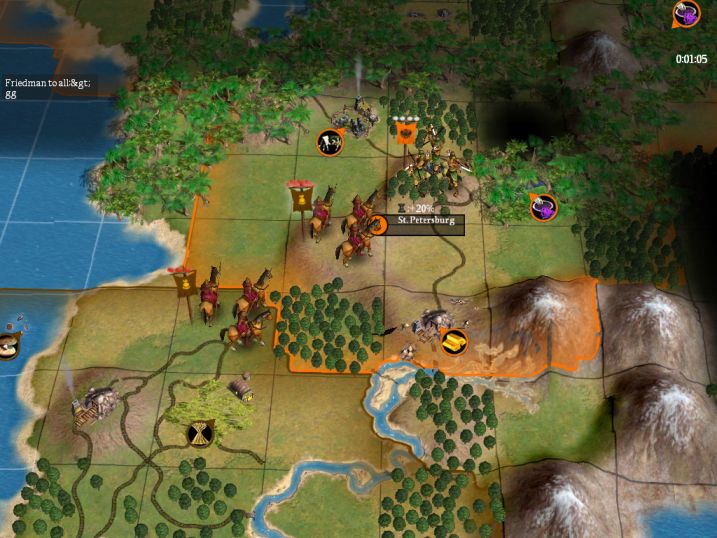The image size is (717, 538).
Task: Select the gold bars resource icon
Action: click(x=454, y=341)
